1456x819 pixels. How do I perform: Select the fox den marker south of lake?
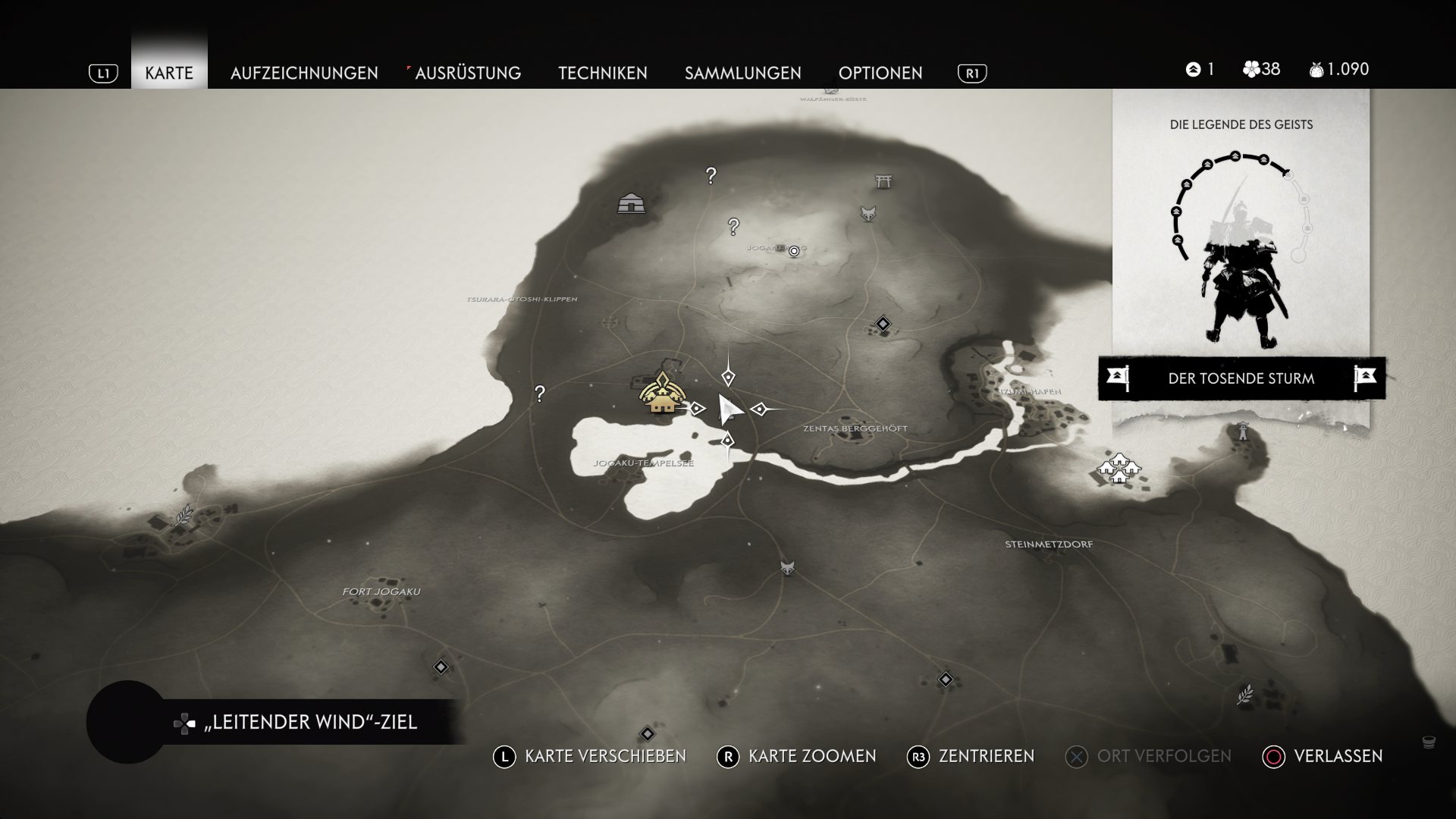click(x=788, y=568)
